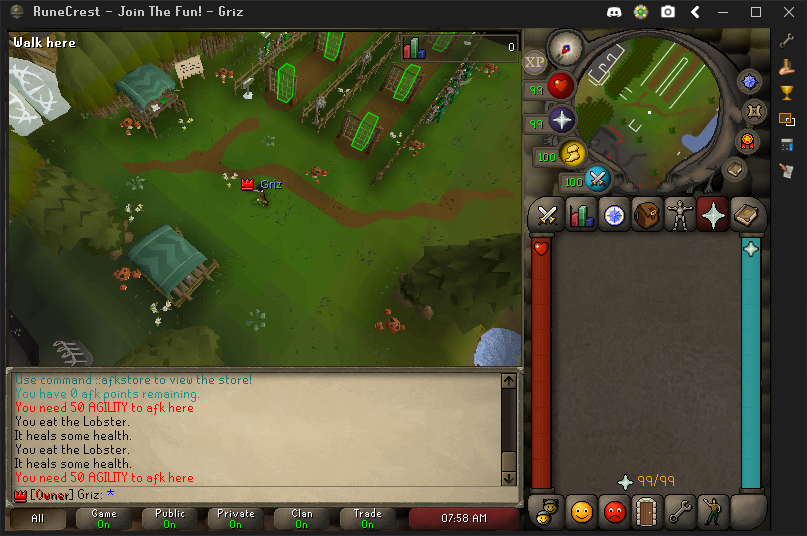Click the Logout door tab
The image size is (807, 536).
(647, 512)
